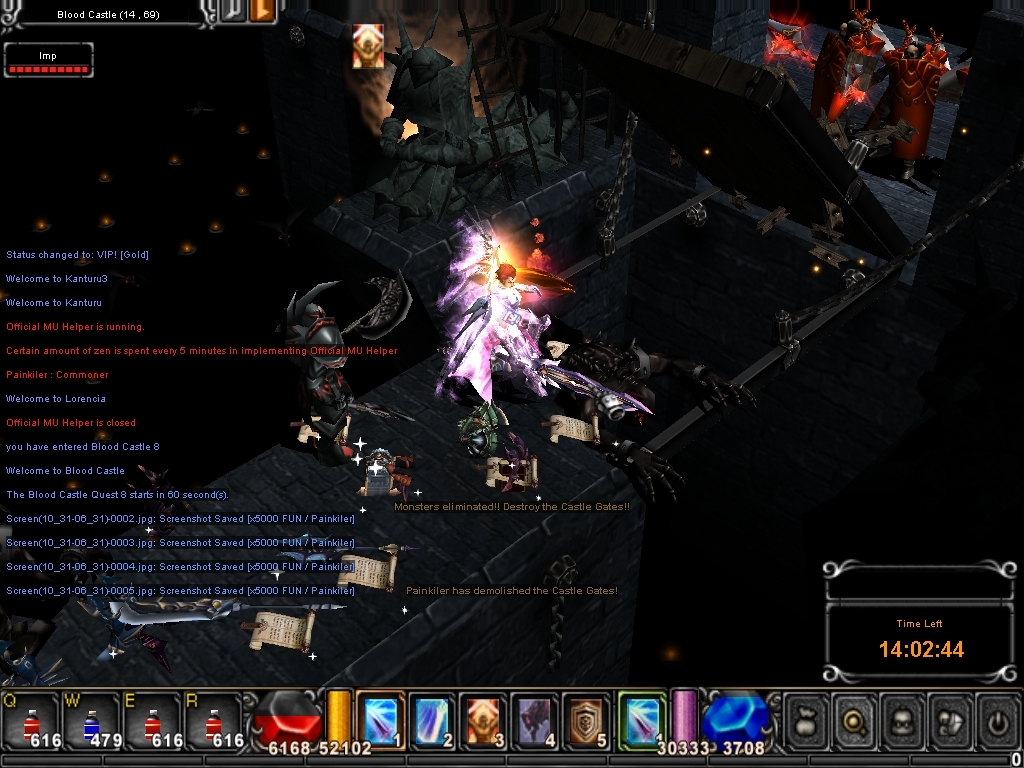Click the green-framed active skill icon
Image resolution: width=1024 pixels, height=768 pixels.
(641, 719)
